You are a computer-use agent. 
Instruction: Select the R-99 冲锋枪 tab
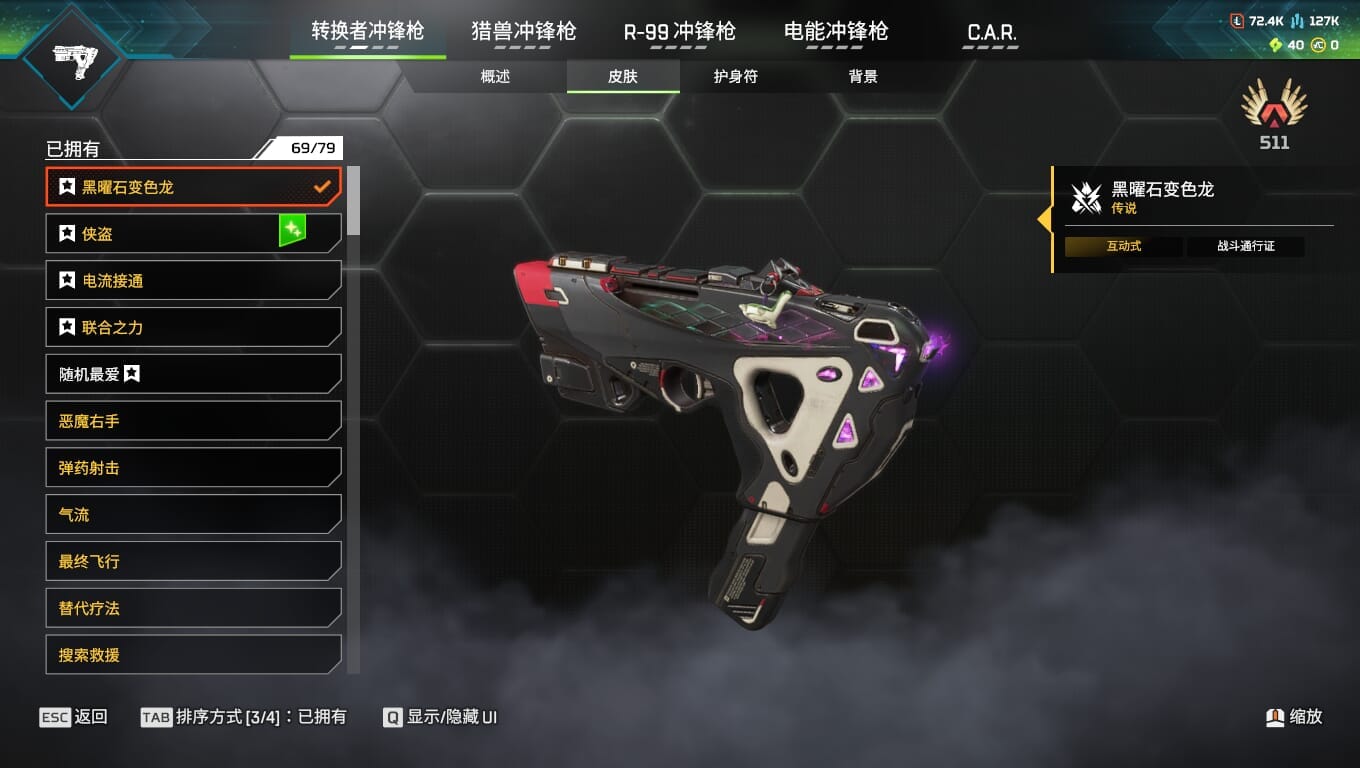[x=679, y=31]
